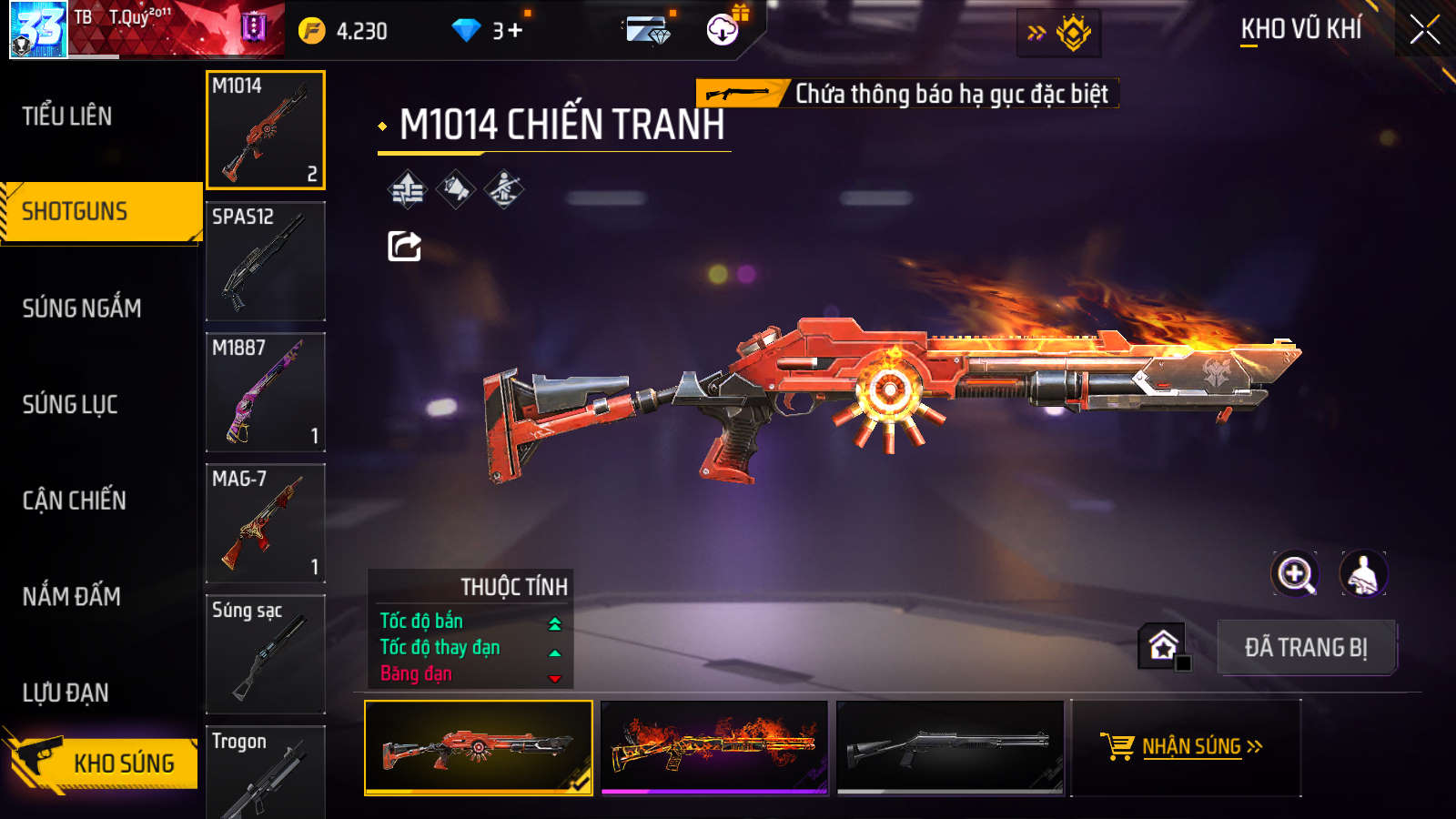Zoom in with the magnifier button

click(1294, 574)
